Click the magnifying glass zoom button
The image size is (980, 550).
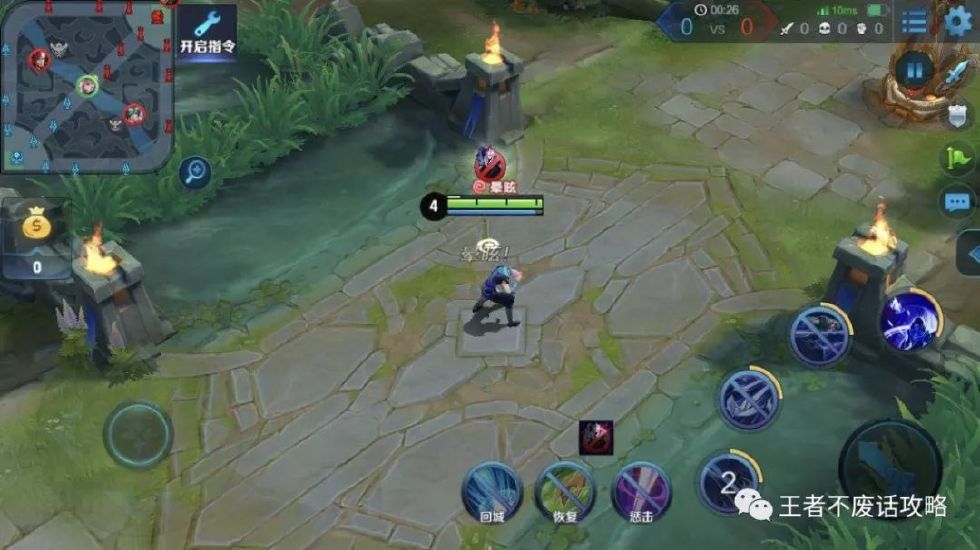pyautogui.click(x=194, y=173)
